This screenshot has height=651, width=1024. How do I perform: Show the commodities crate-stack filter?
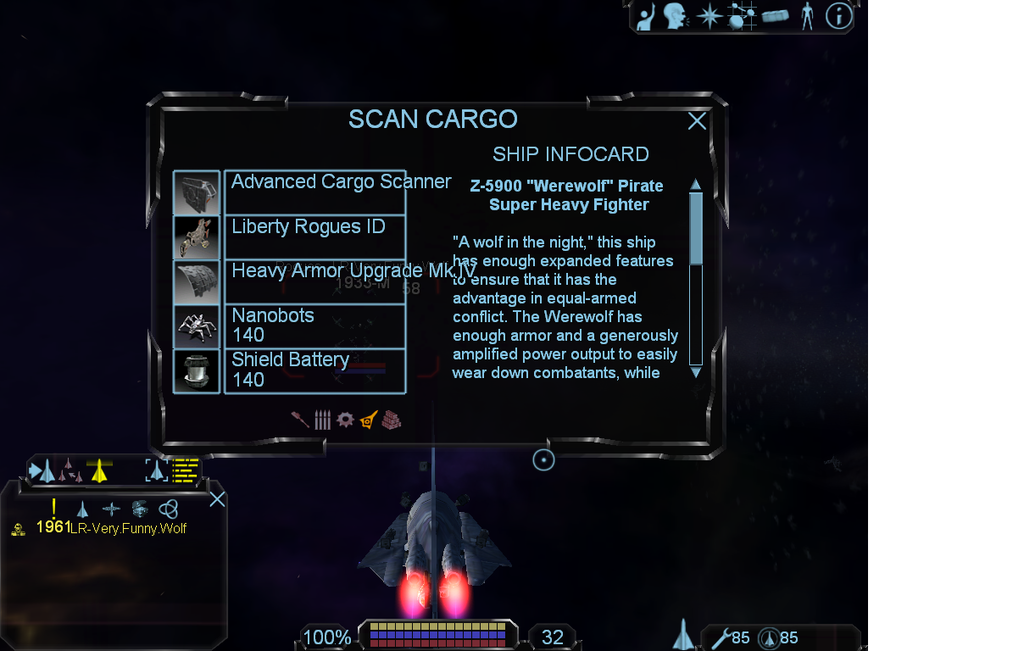pyautogui.click(x=391, y=420)
